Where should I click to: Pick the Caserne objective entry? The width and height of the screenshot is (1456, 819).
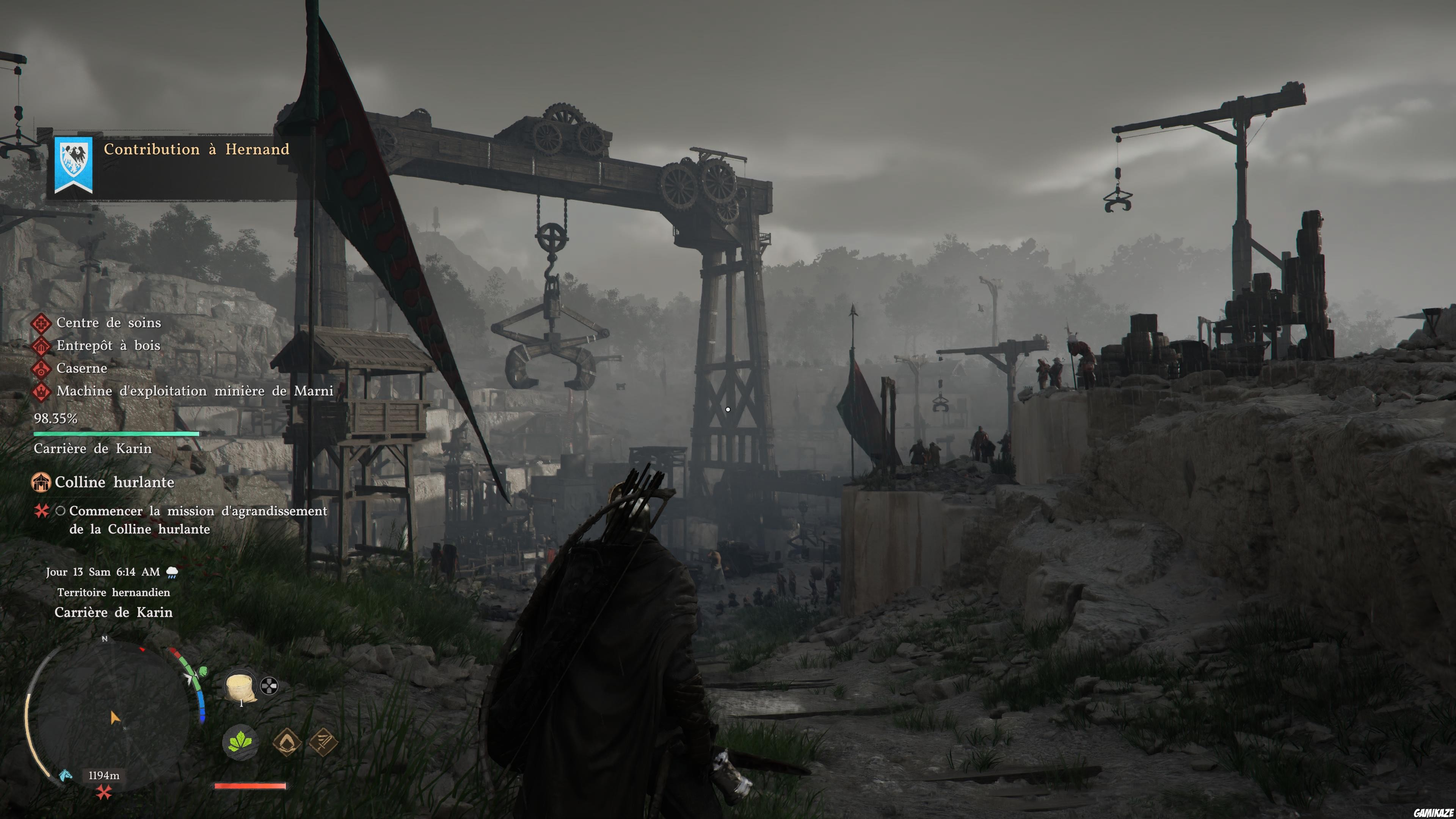coord(82,368)
